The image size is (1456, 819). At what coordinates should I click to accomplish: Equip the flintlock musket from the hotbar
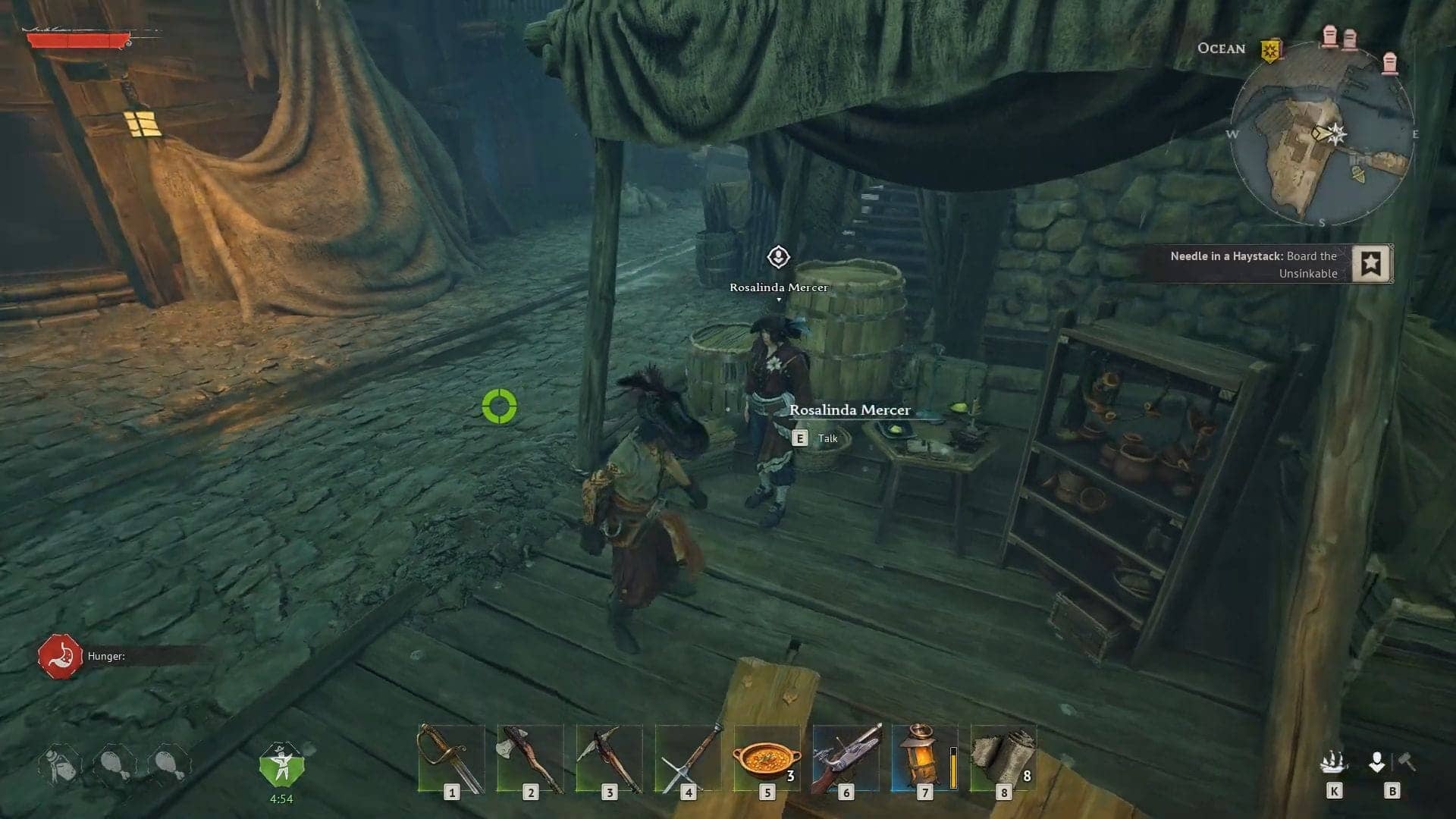point(846,758)
